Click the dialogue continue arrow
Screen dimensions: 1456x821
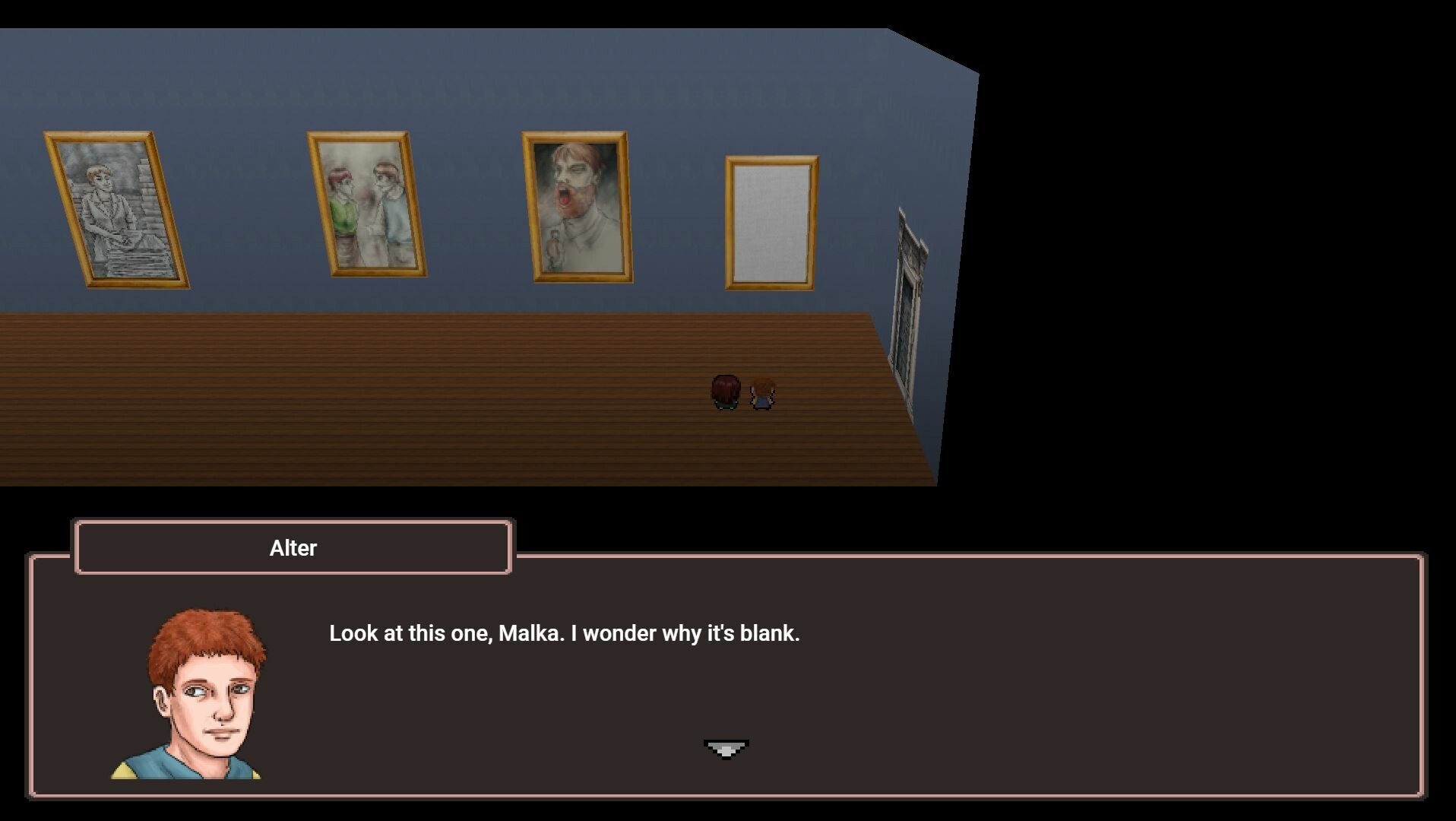pos(727,747)
